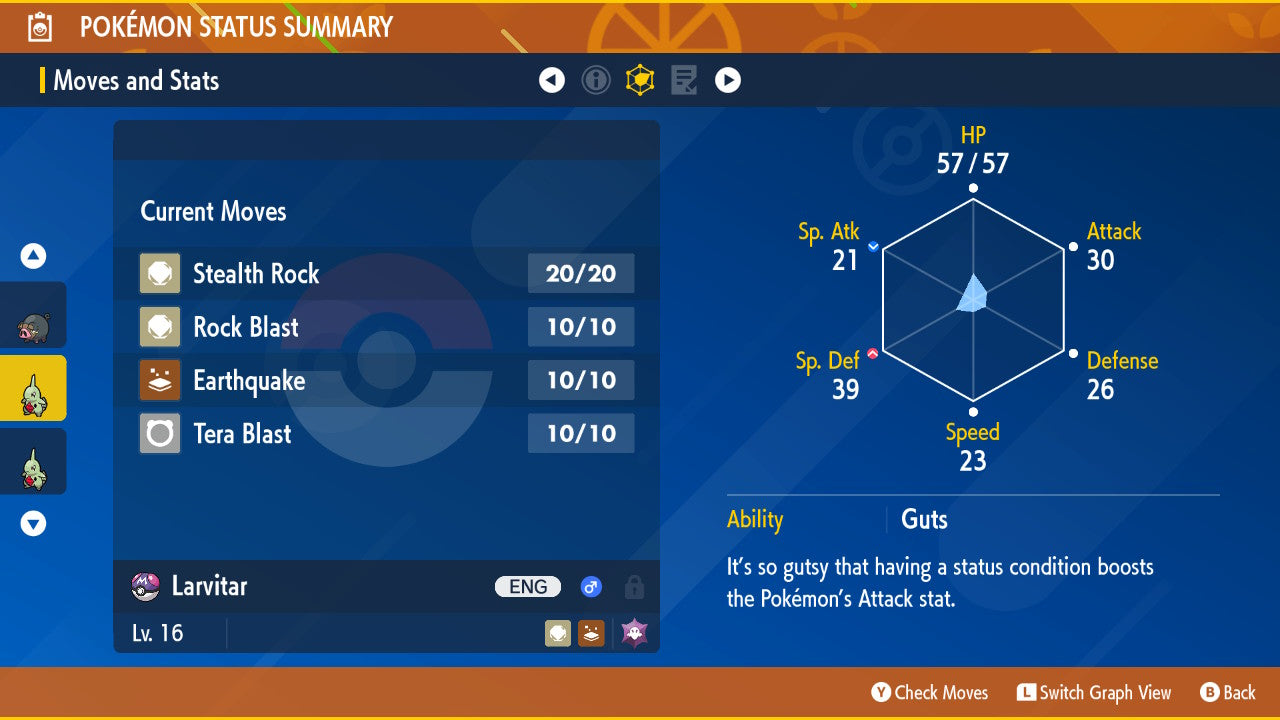Click the Check Moves option
The image size is (1280, 720).
tap(929, 692)
